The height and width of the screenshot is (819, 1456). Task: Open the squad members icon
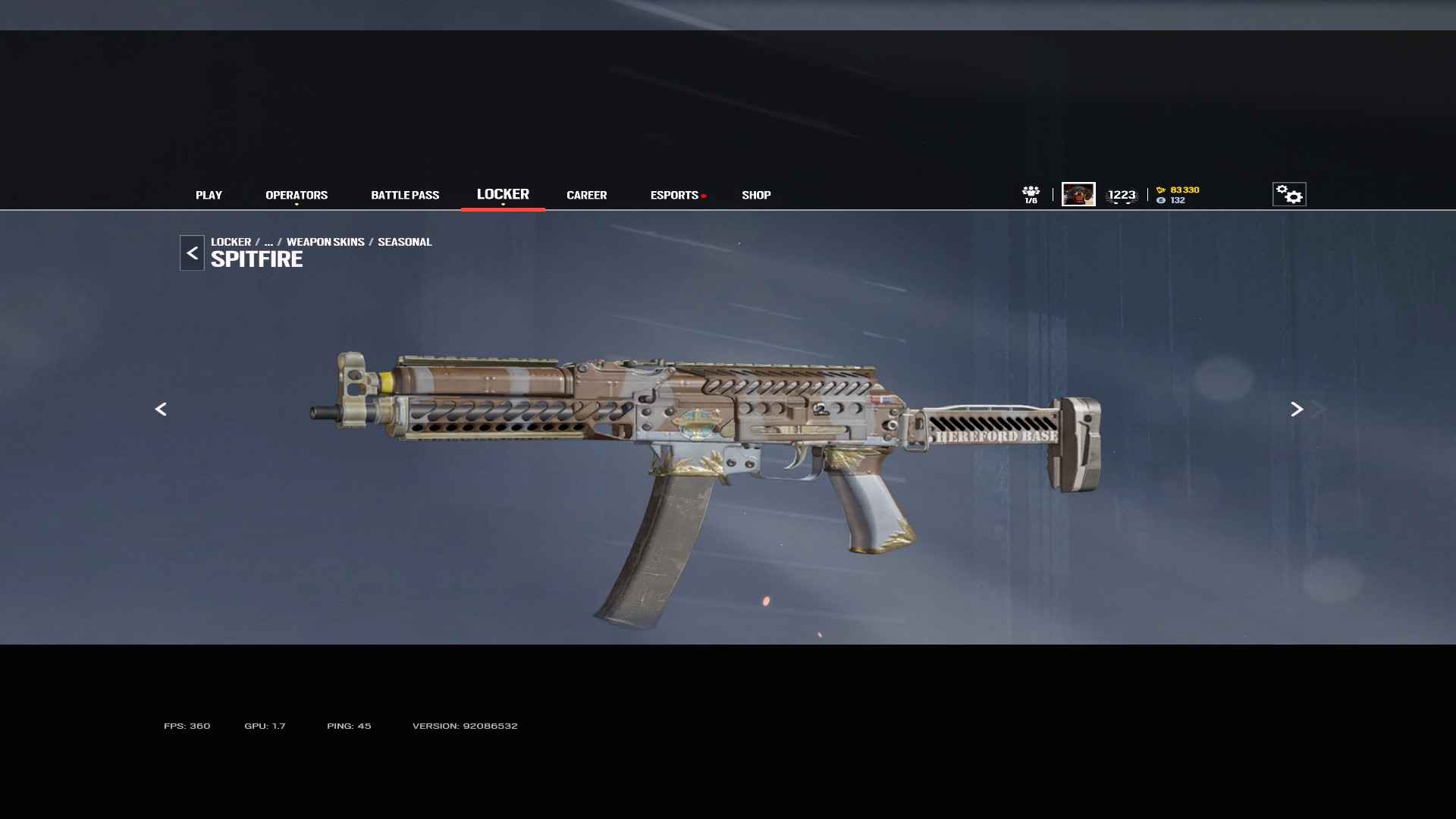coord(1031,194)
